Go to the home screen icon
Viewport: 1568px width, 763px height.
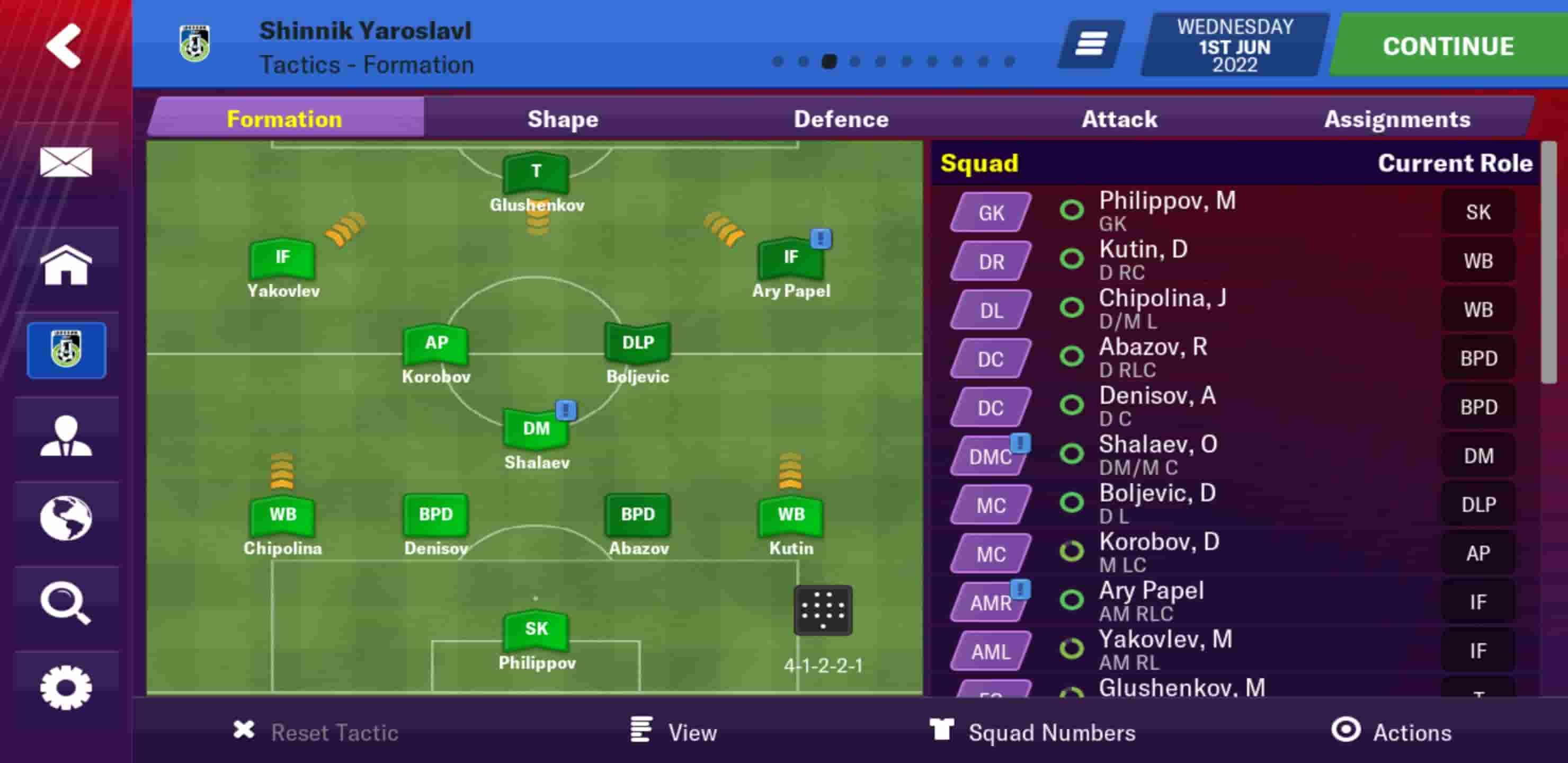(x=66, y=265)
